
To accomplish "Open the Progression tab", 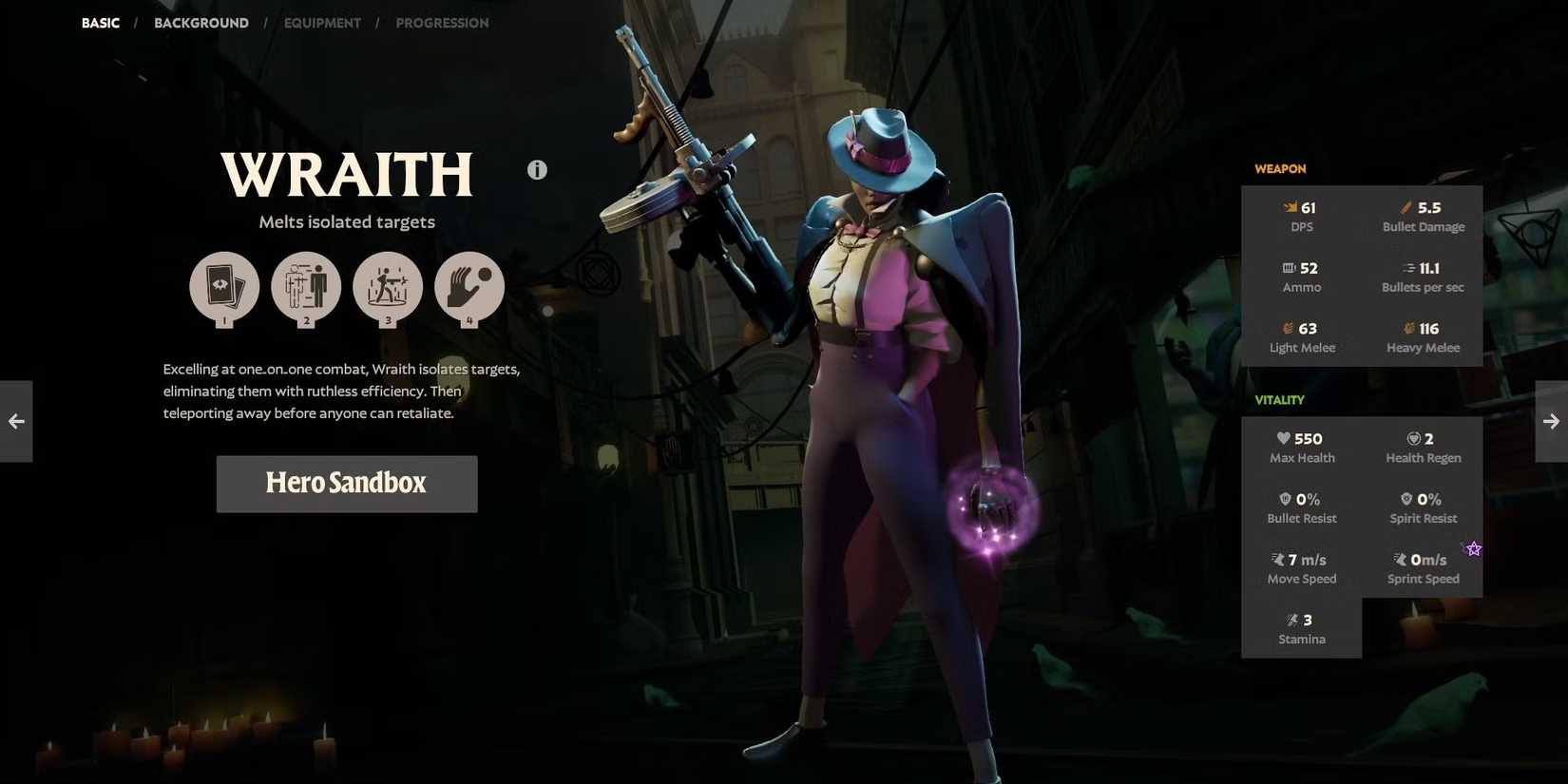I will pos(442,23).
